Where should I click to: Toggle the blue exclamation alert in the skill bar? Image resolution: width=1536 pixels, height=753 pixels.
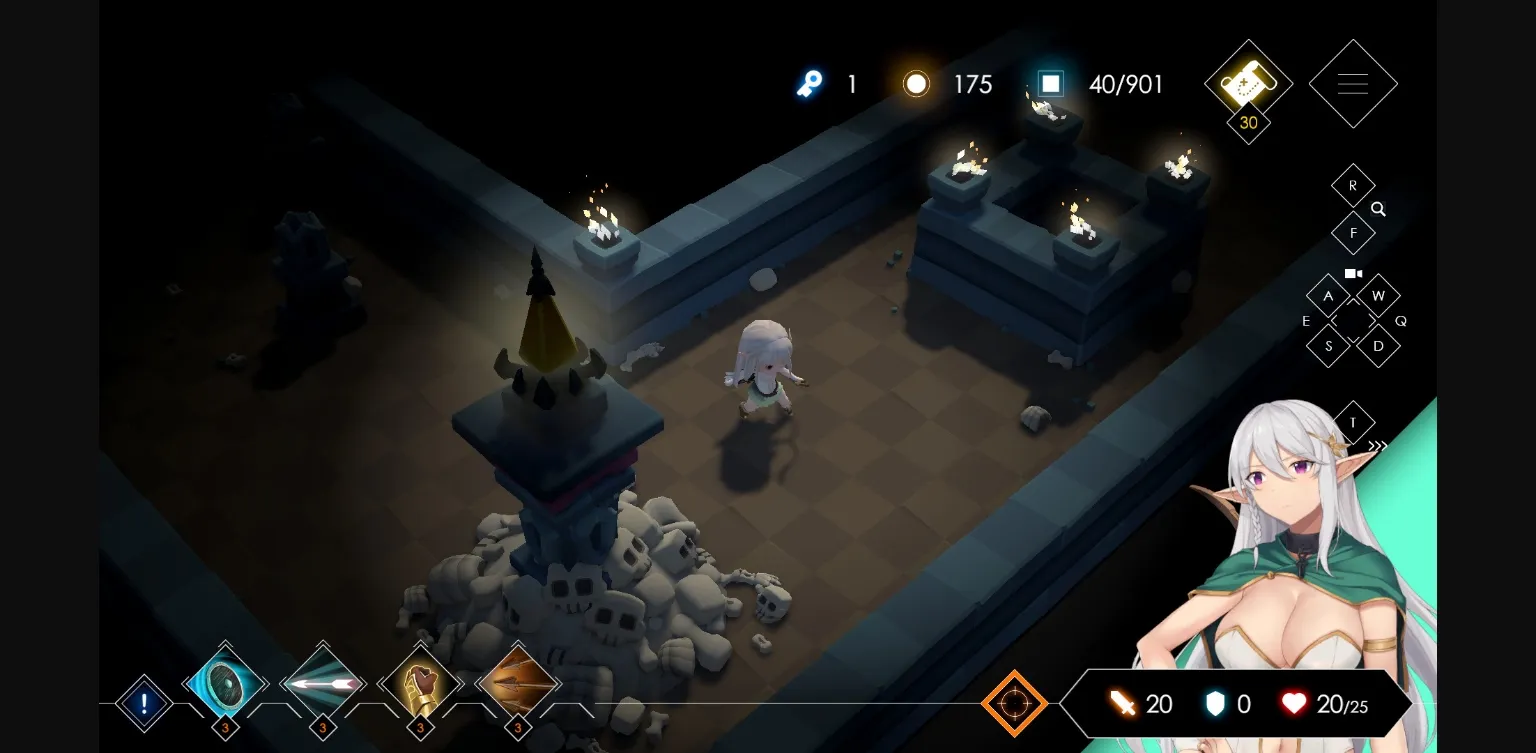pyautogui.click(x=144, y=703)
